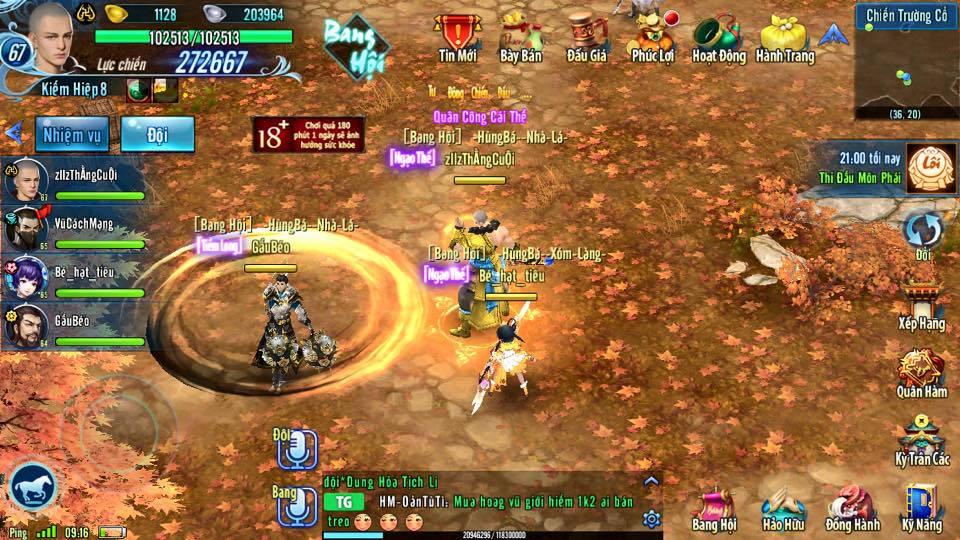Open the Kỳ Trân Các shop
The height and width of the screenshot is (540, 960).
(x=921, y=440)
